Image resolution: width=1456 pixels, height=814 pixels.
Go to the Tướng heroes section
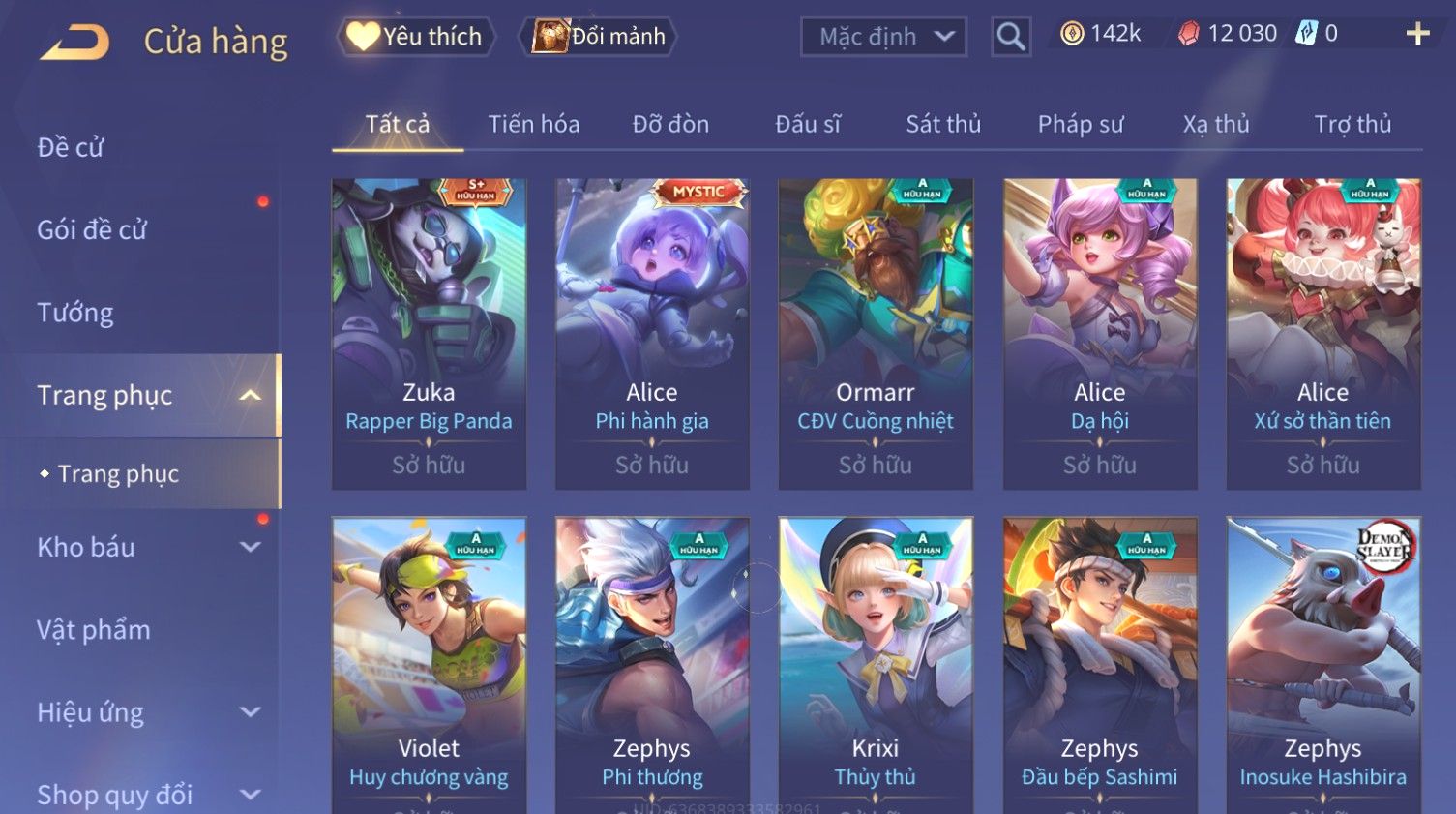[x=75, y=313]
